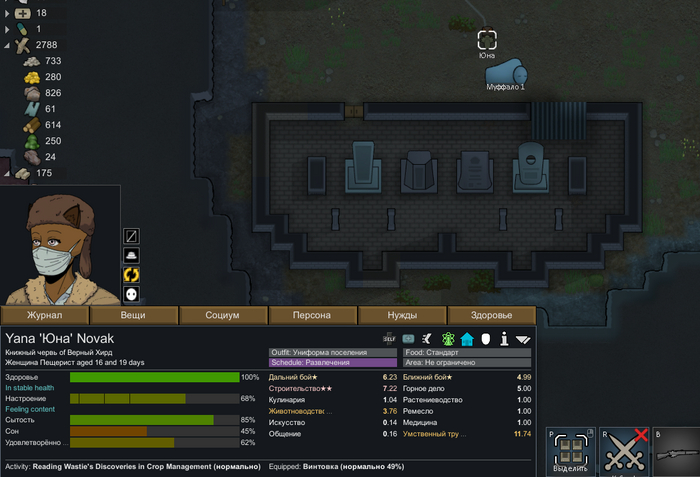Click the info 'i' icon
The height and width of the screenshot is (477, 700).
point(505,339)
